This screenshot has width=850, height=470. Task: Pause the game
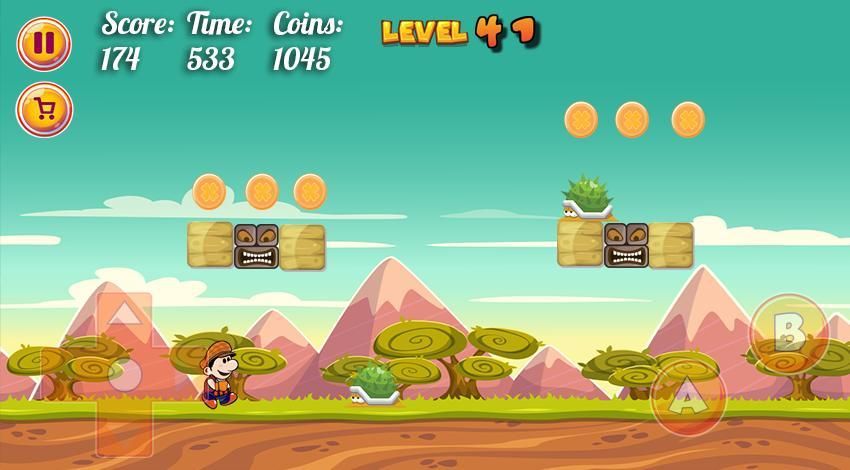(x=44, y=44)
